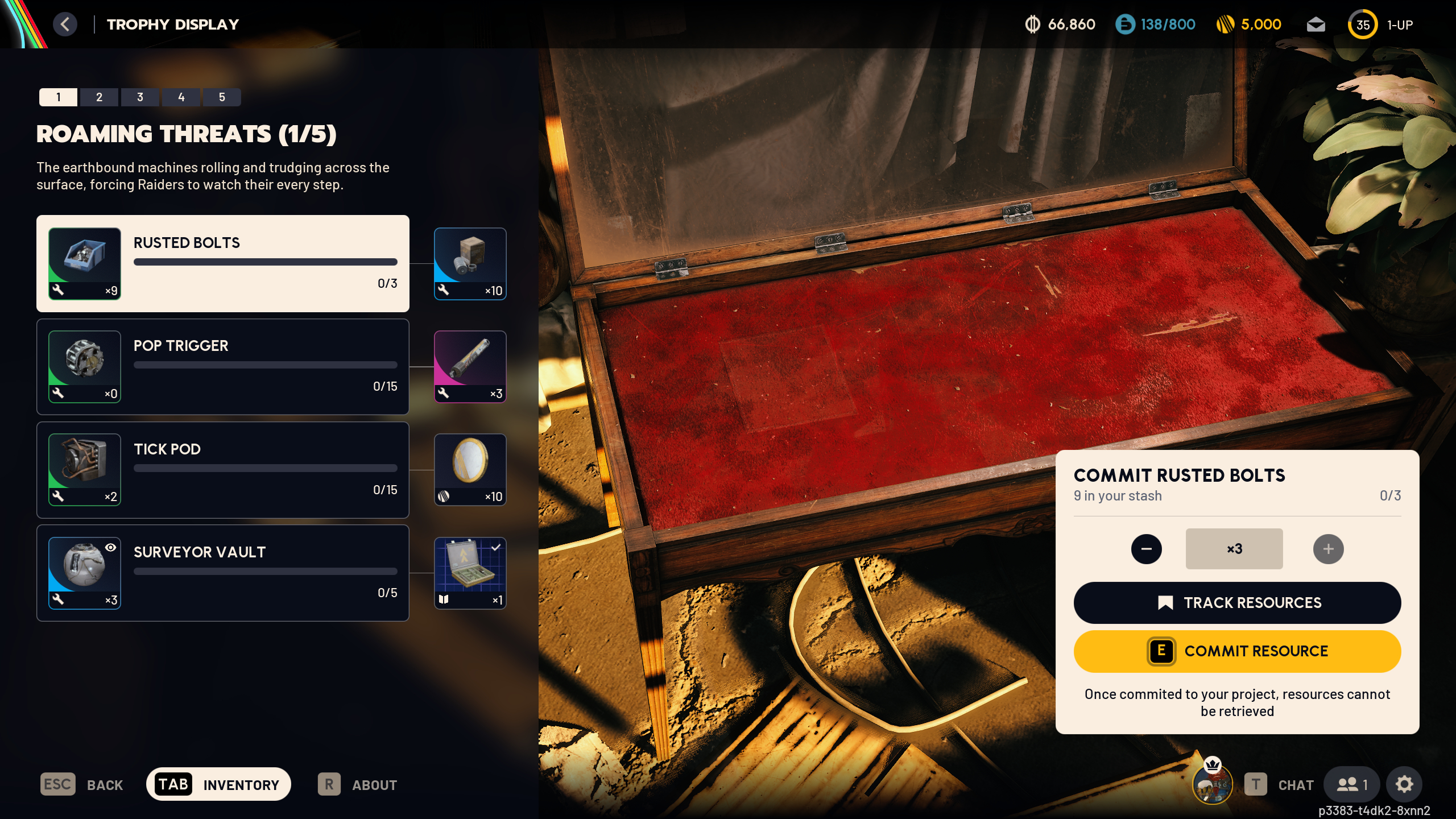1456x819 pixels.
Task: Click the back arrow next to Trophy Display
Action: coord(65,24)
